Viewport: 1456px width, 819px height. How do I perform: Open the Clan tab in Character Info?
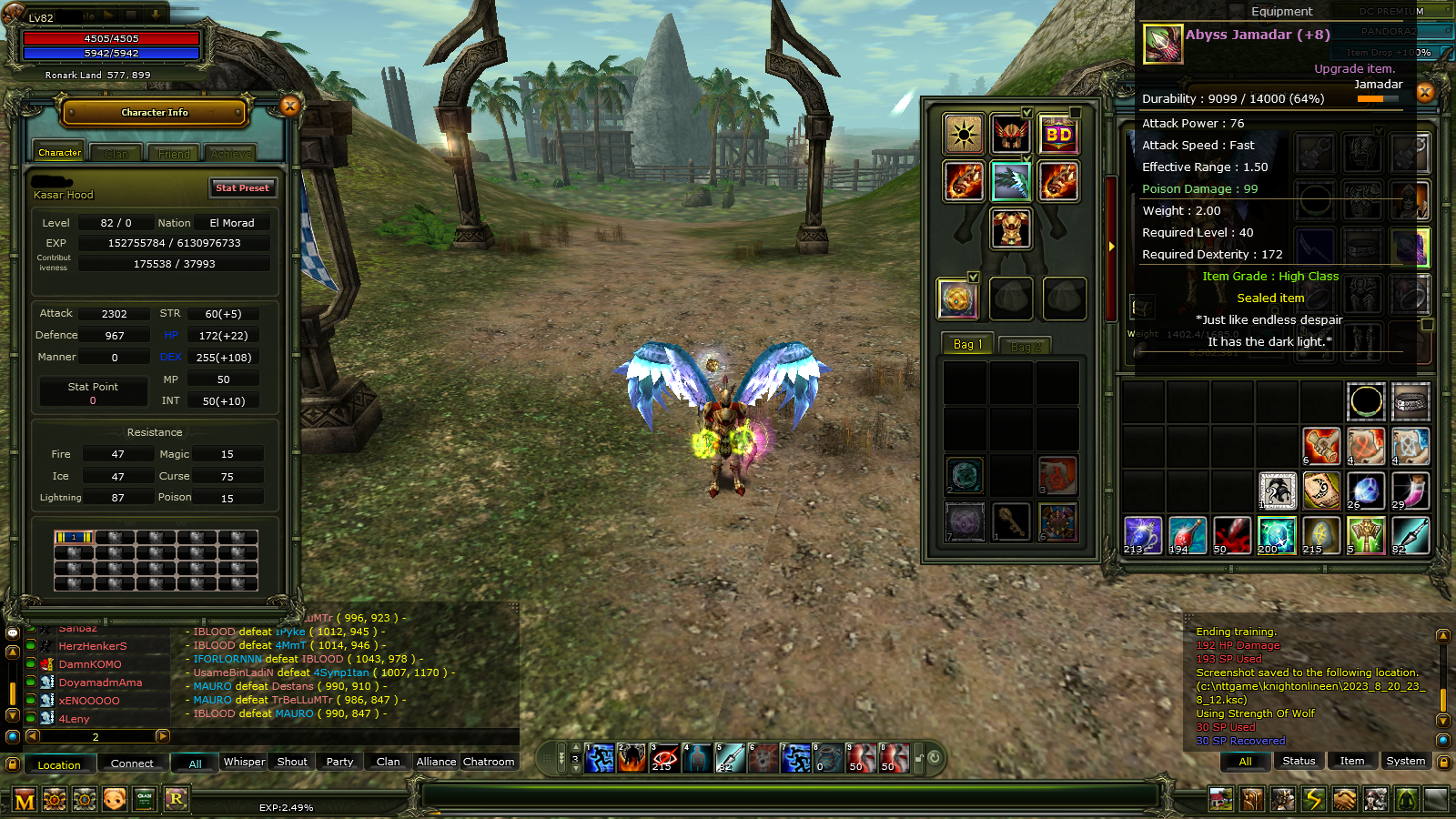(116, 153)
